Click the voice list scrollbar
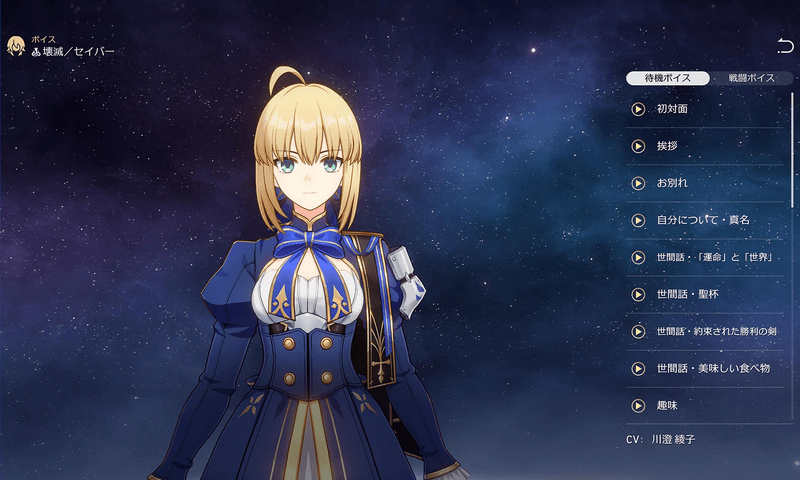800x480 pixels. pyautogui.click(x=793, y=150)
